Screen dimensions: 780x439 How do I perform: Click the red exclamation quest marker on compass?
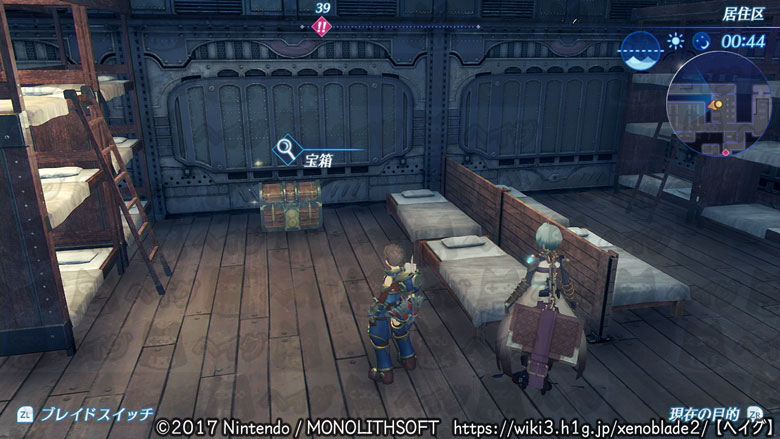tap(321, 27)
